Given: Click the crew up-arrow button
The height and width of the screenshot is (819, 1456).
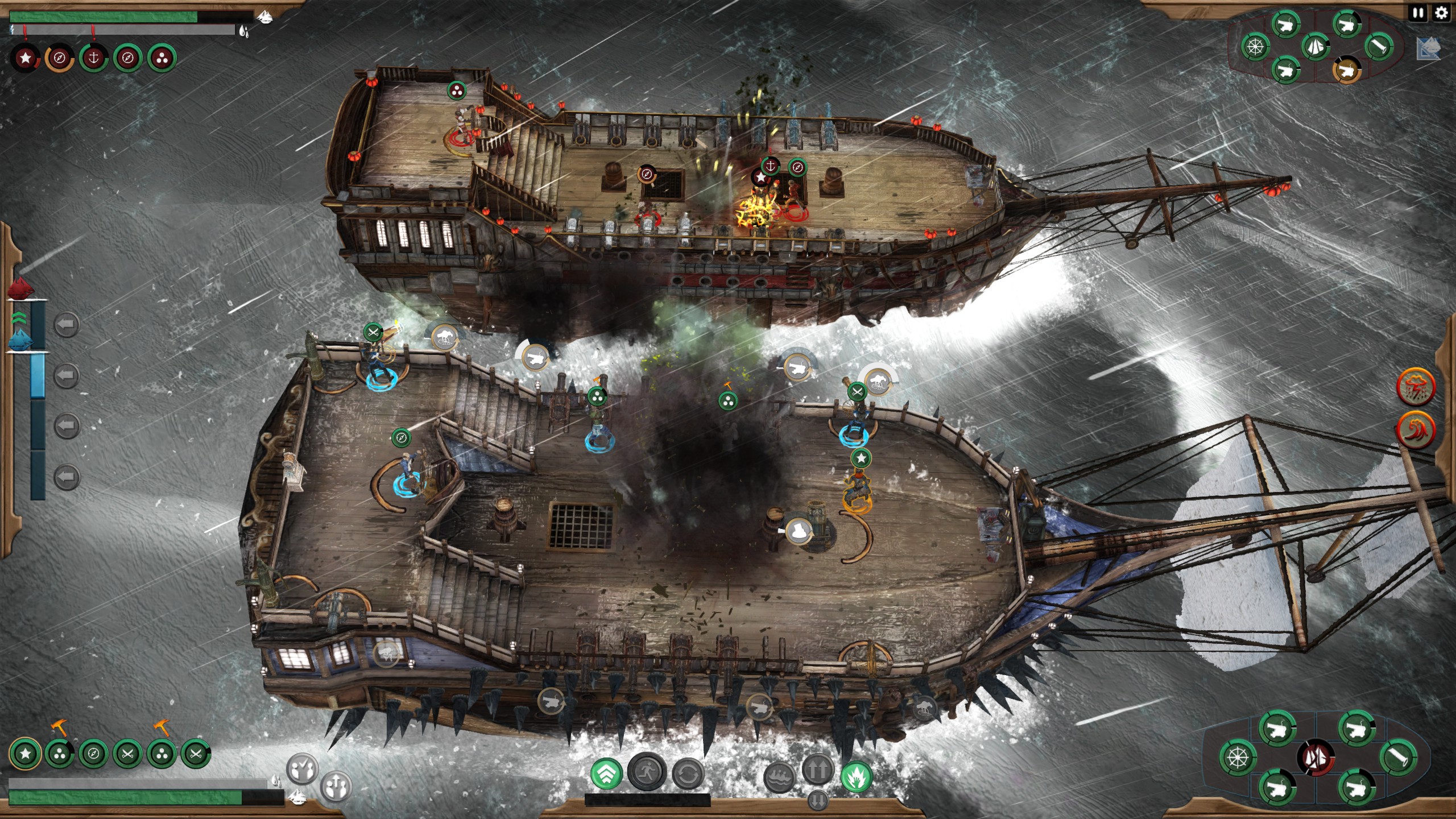Looking at the screenshot, I should [336, 787].
